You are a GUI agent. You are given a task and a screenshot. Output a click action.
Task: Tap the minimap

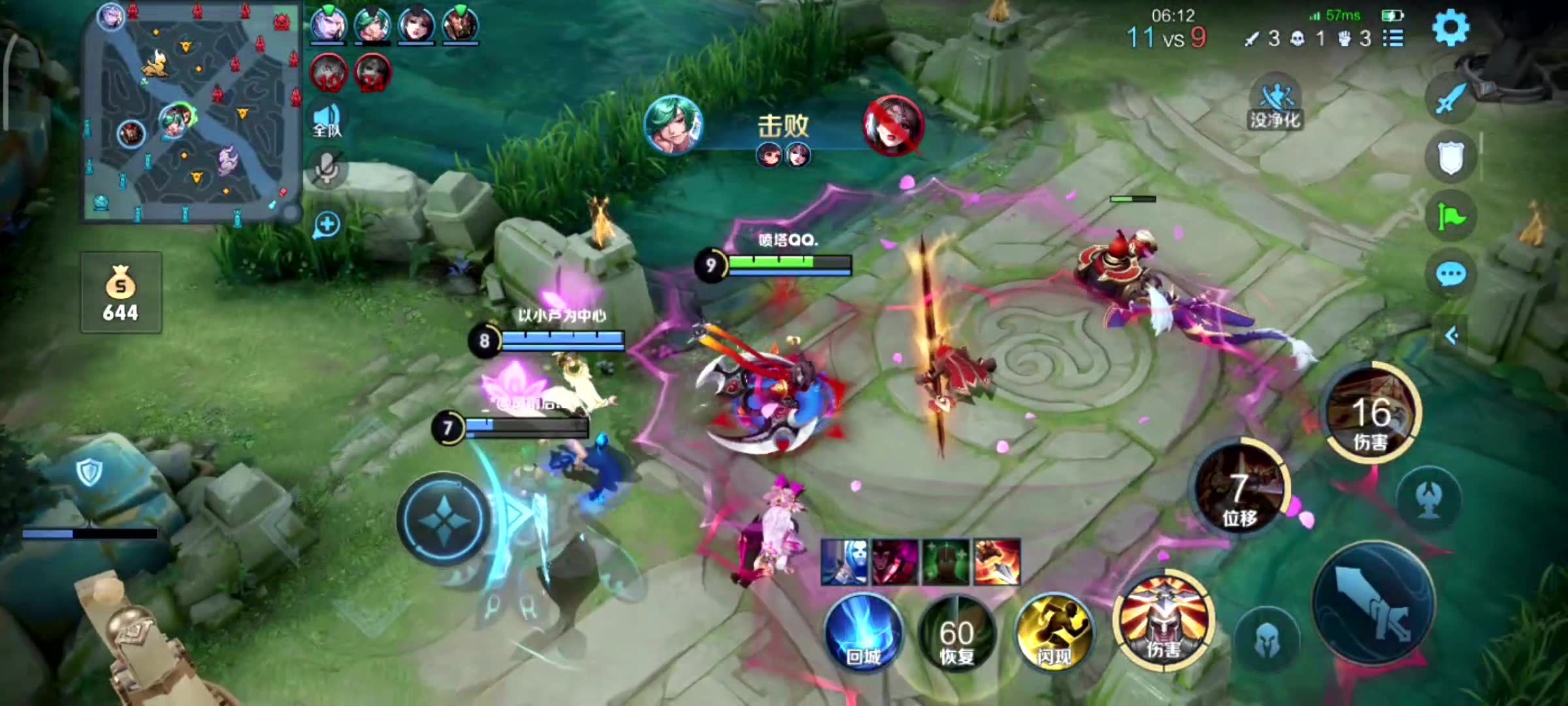pyautogui.click(x=191, y=111)
